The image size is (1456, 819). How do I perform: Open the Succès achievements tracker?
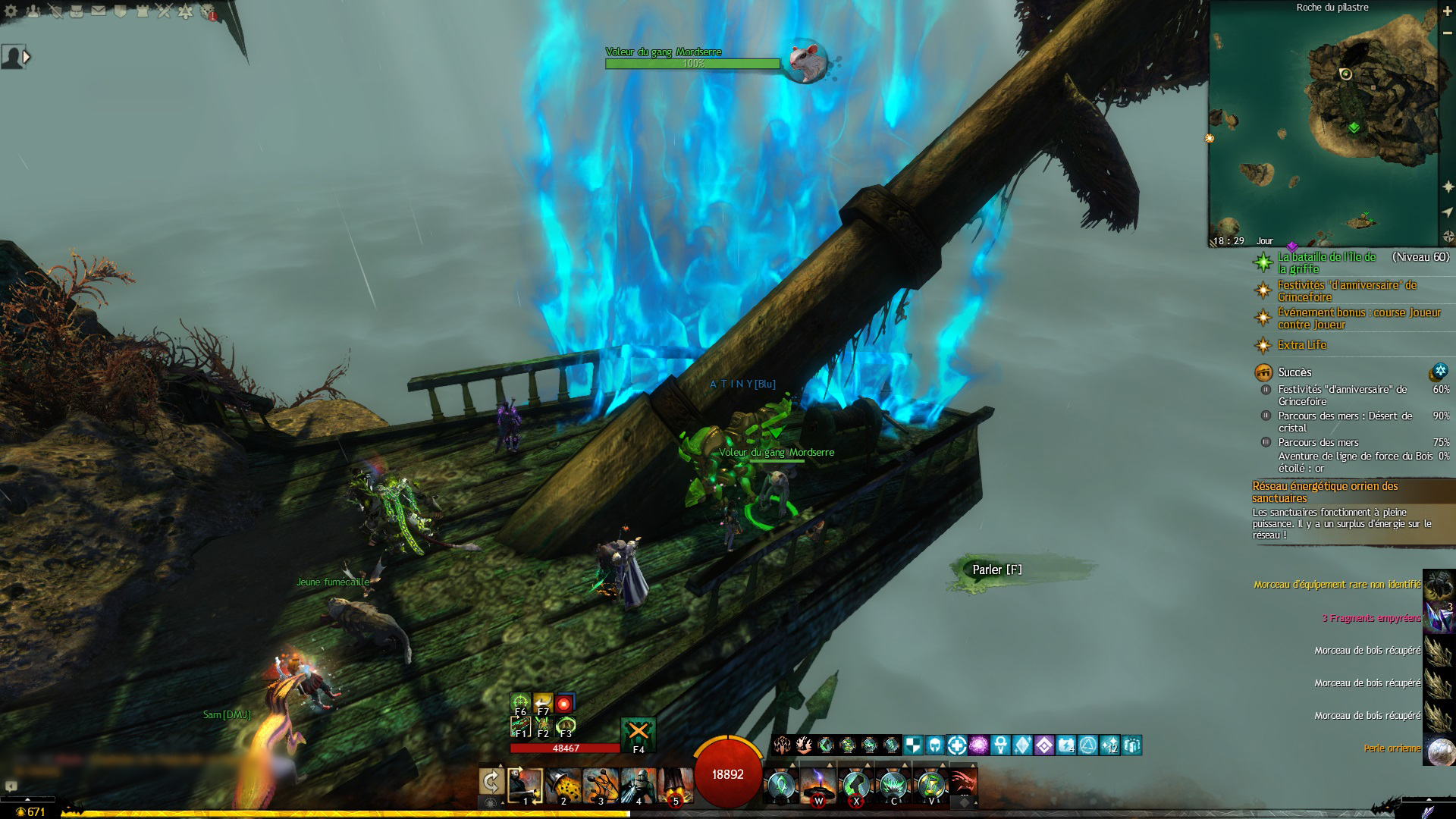coord(1294,372)
